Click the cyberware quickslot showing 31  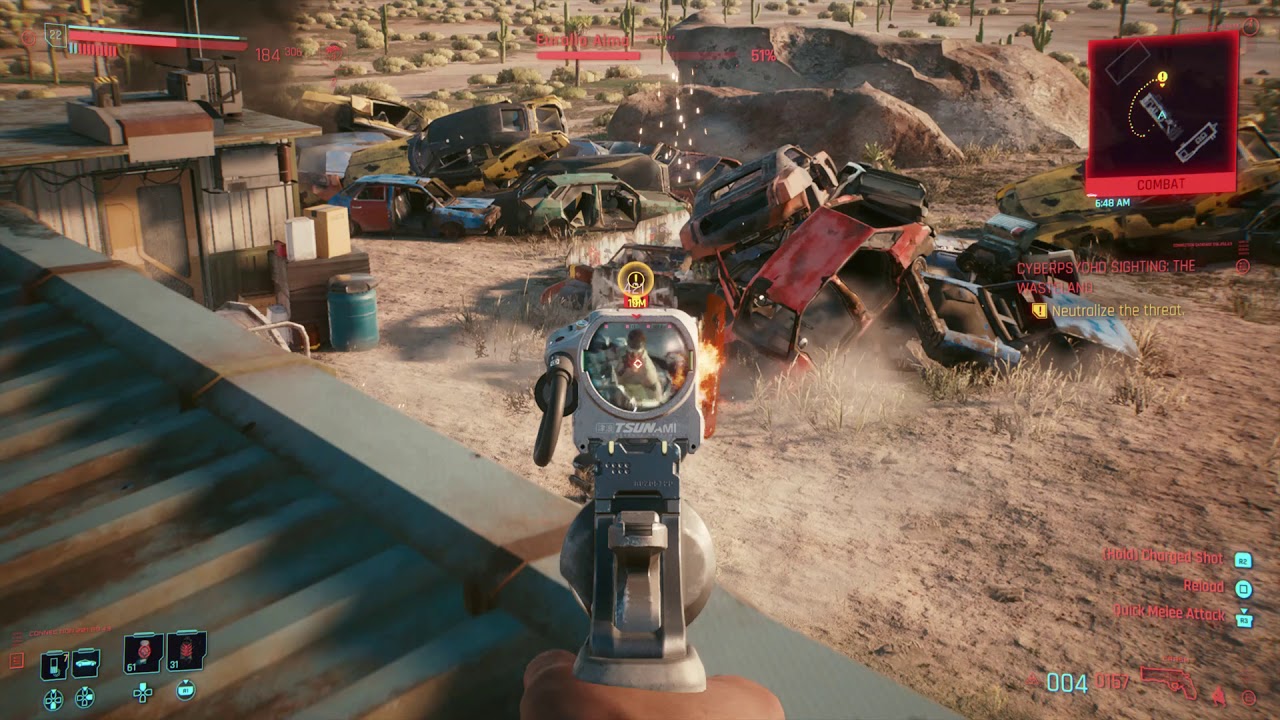click(184, 650)
